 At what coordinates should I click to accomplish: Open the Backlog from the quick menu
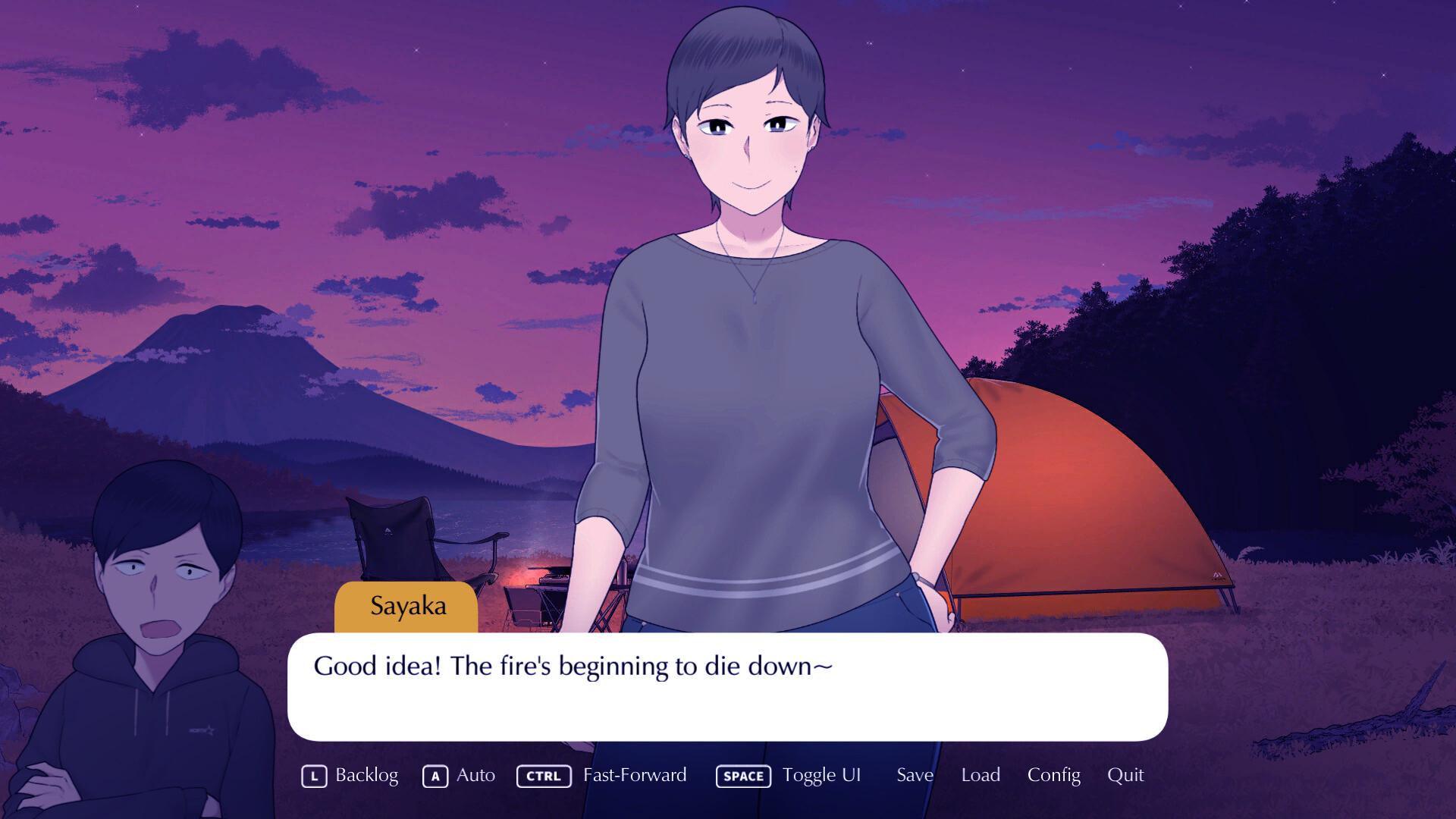(366, 775)
